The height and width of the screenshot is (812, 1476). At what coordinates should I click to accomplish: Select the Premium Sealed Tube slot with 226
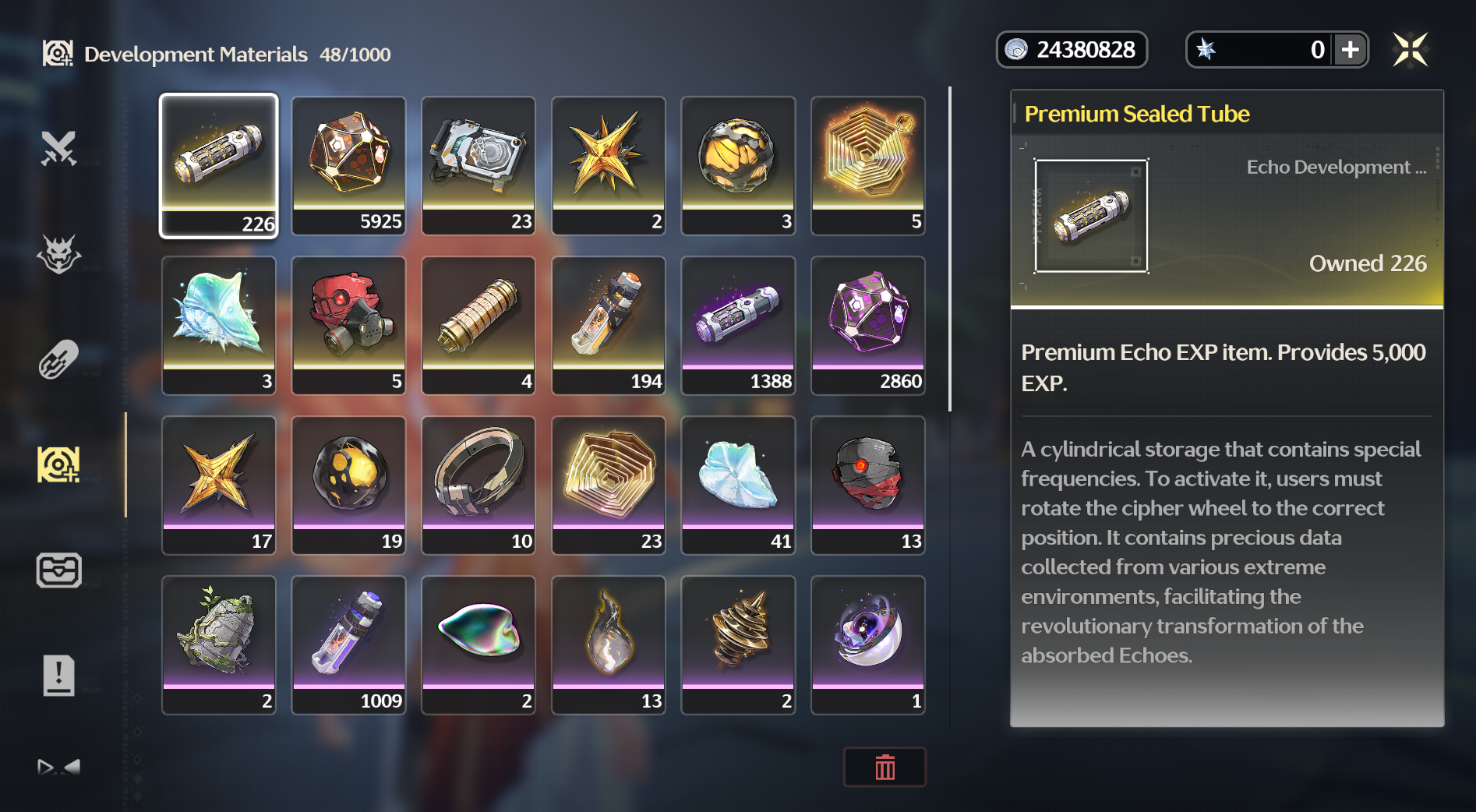[x=219, y=165]
